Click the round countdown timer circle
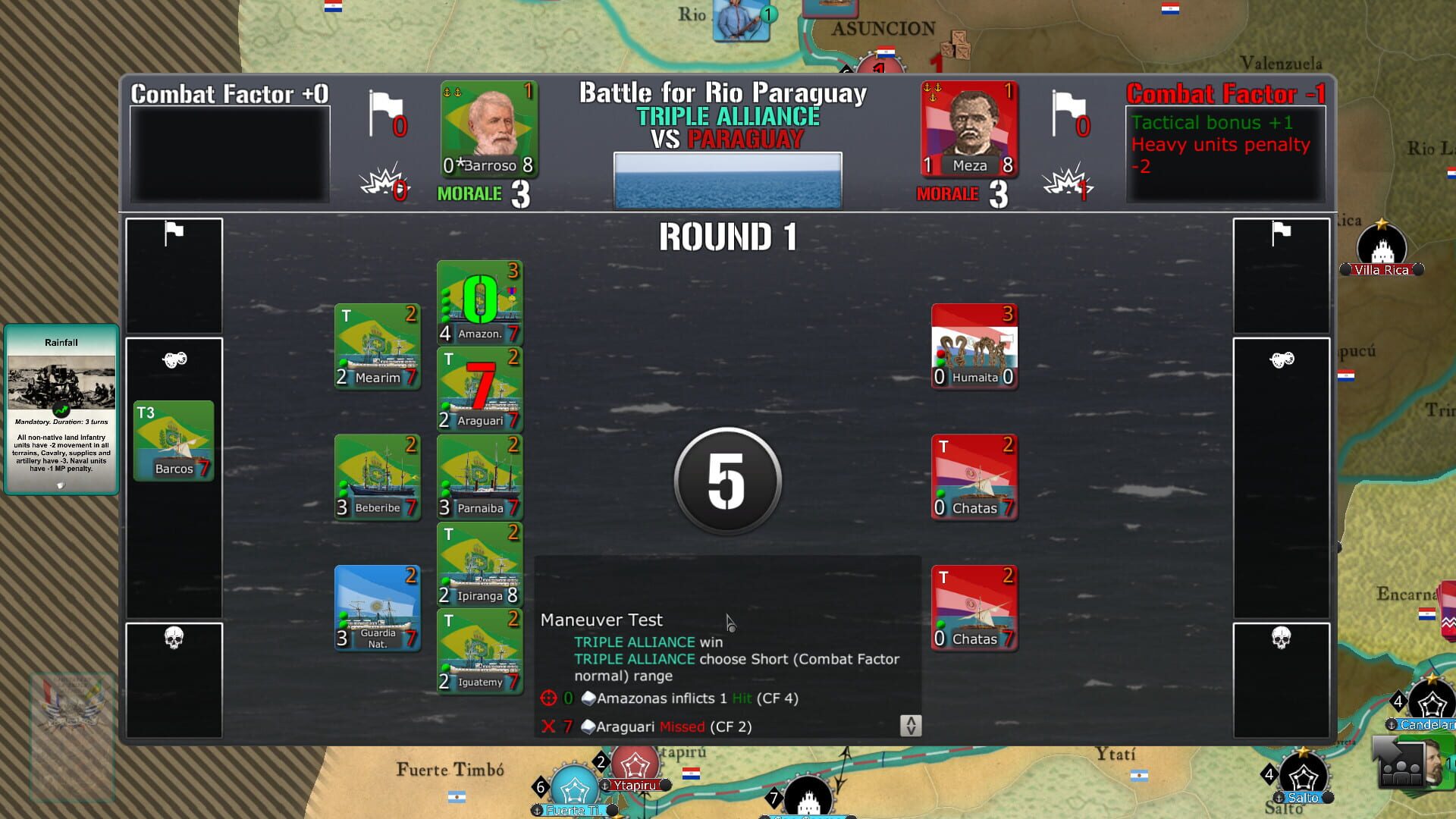Viewport: 1456px width, 819px height. coord(726,481)
